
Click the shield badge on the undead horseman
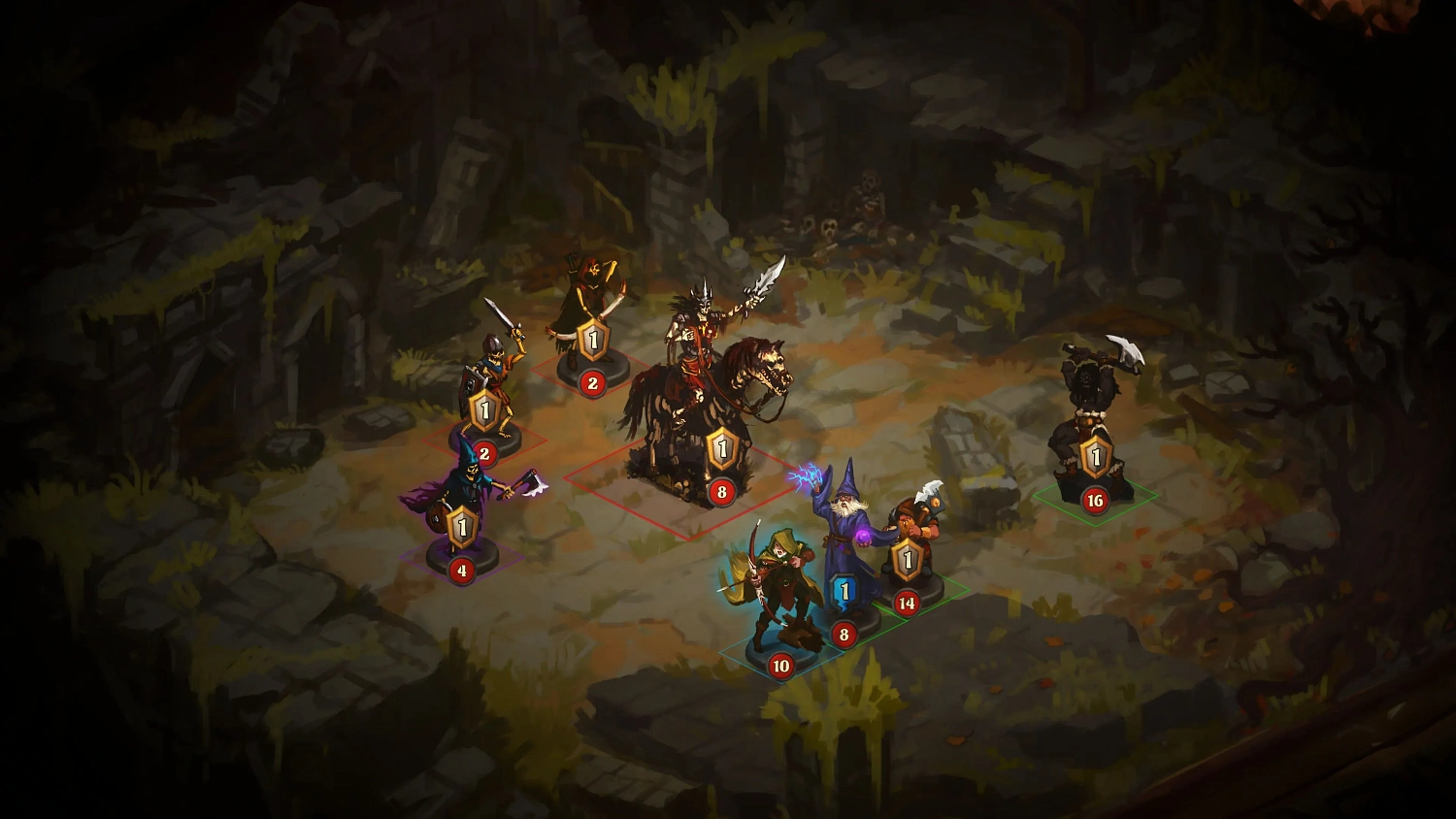point(721,446)
